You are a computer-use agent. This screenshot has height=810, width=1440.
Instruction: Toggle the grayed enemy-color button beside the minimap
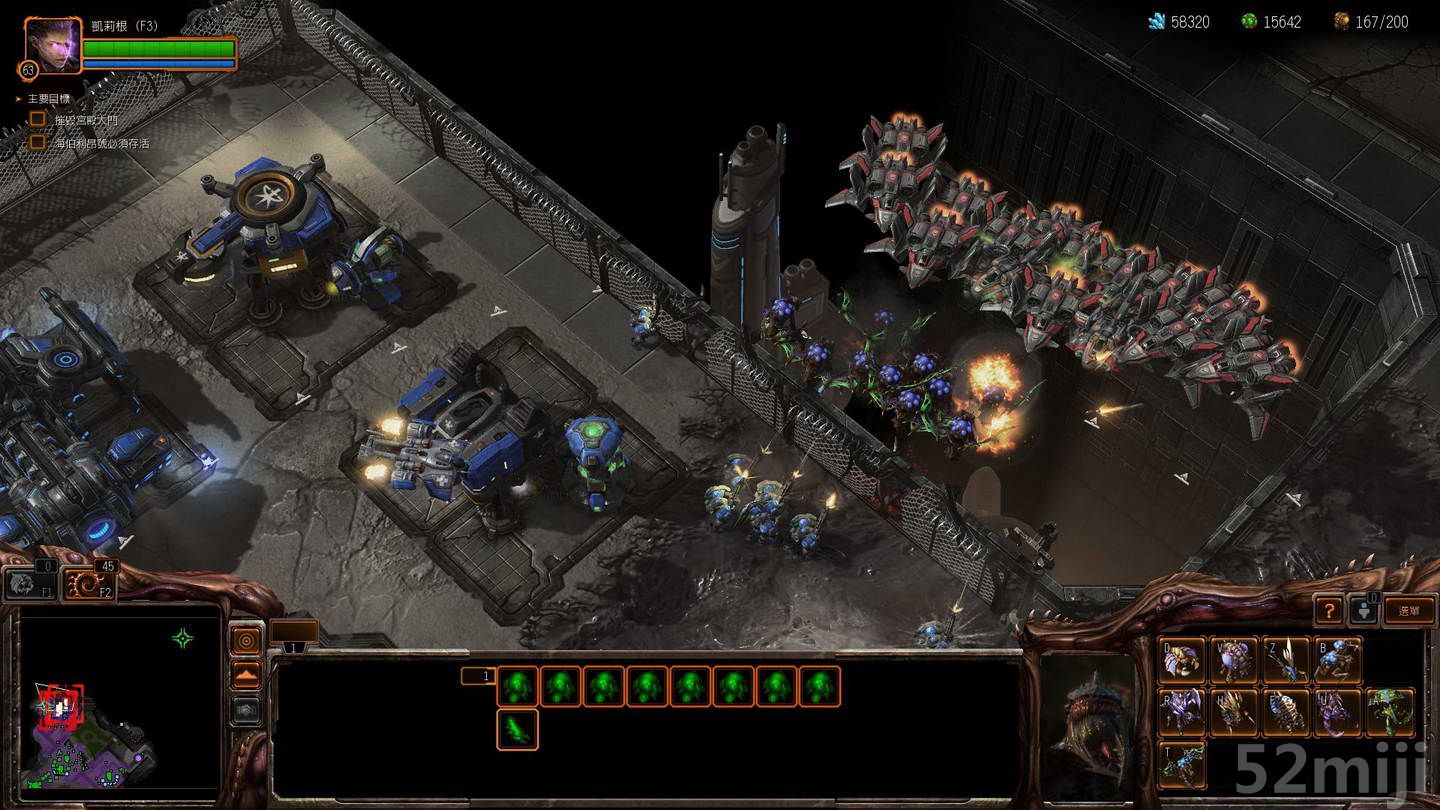pos(245,710)
